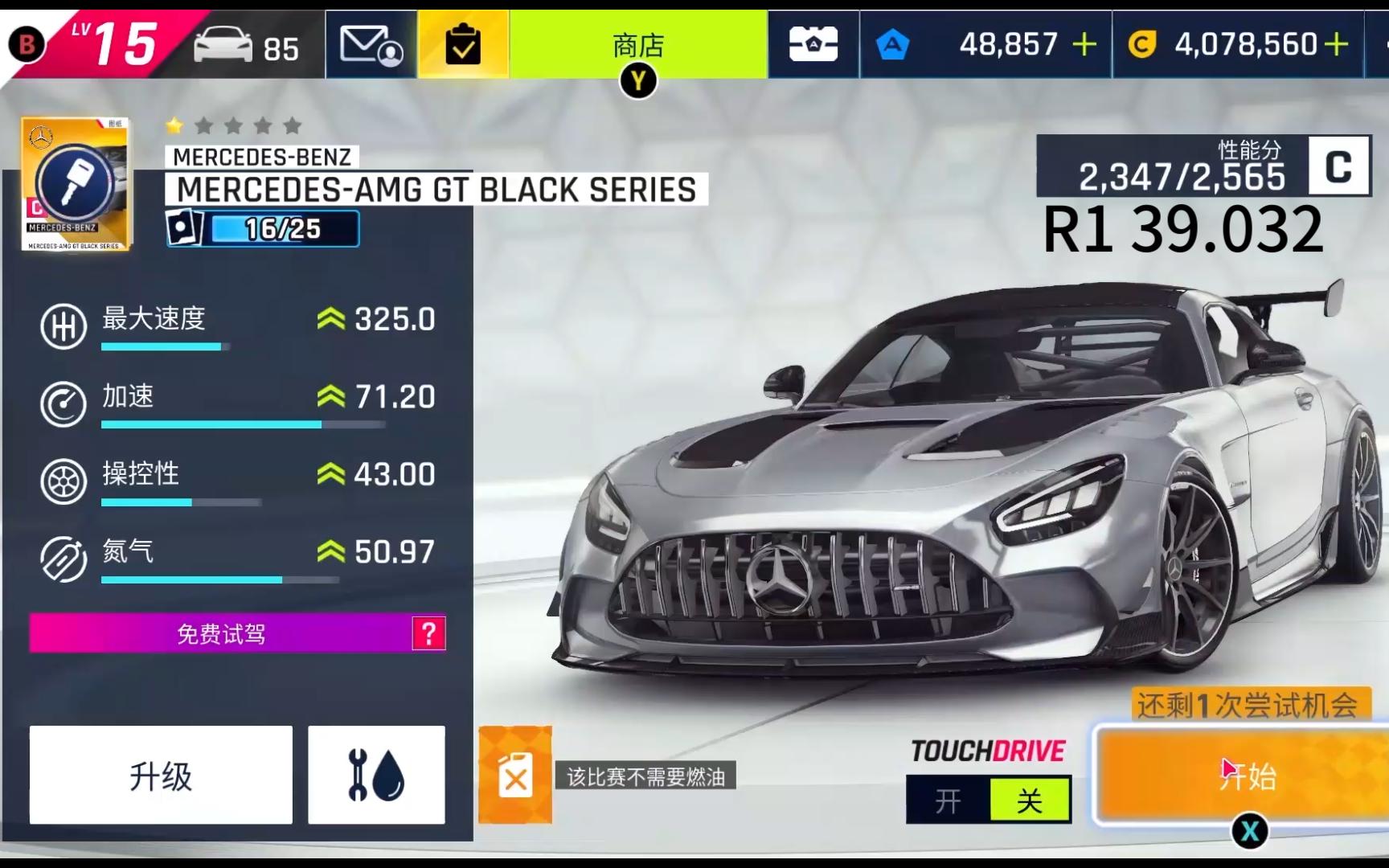Open the card packs icon
The image size is (1389, 868).
[x=813, y=45]
